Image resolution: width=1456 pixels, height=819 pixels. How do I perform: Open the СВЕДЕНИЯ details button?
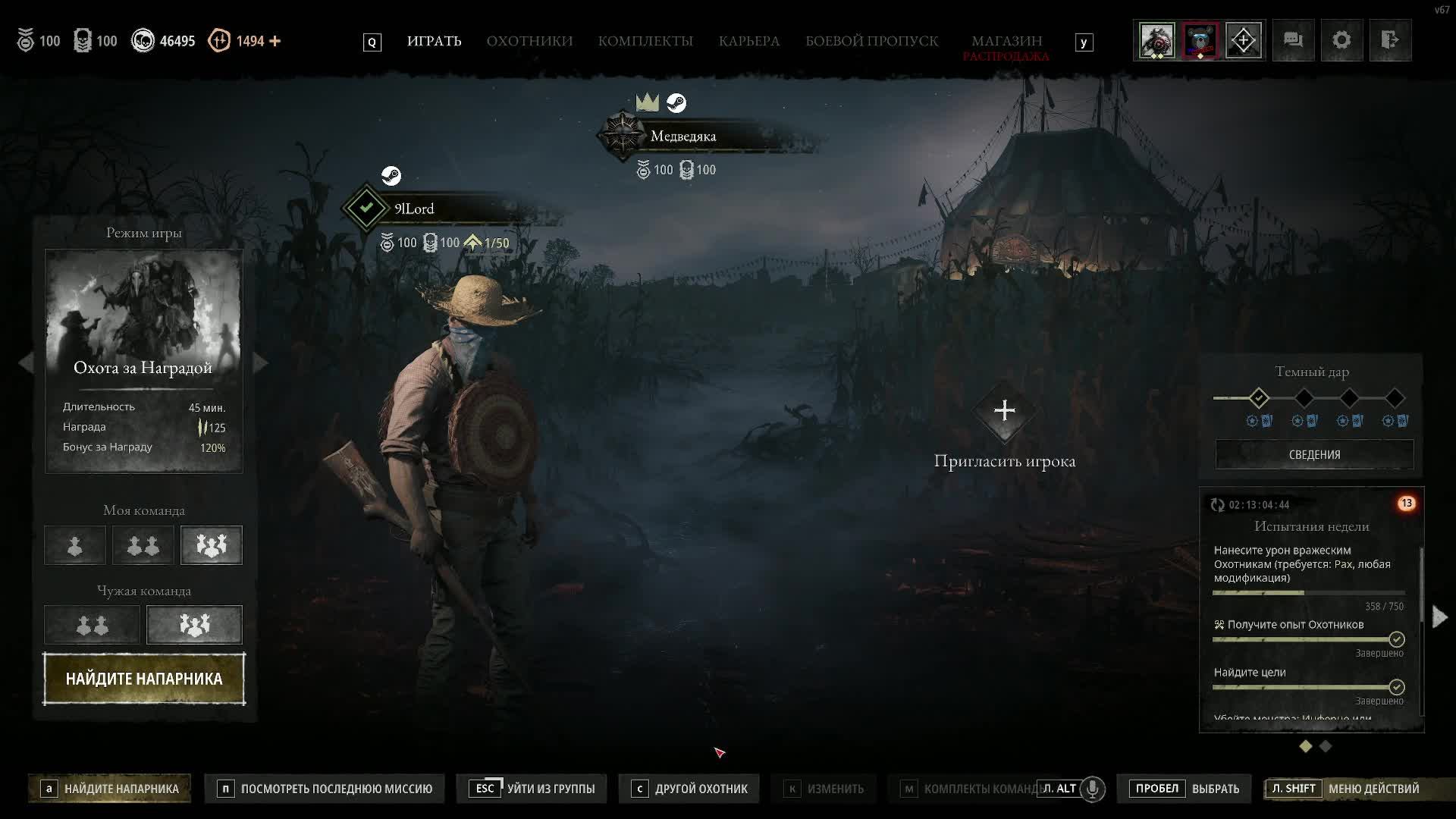click(x=1314, y=454)
